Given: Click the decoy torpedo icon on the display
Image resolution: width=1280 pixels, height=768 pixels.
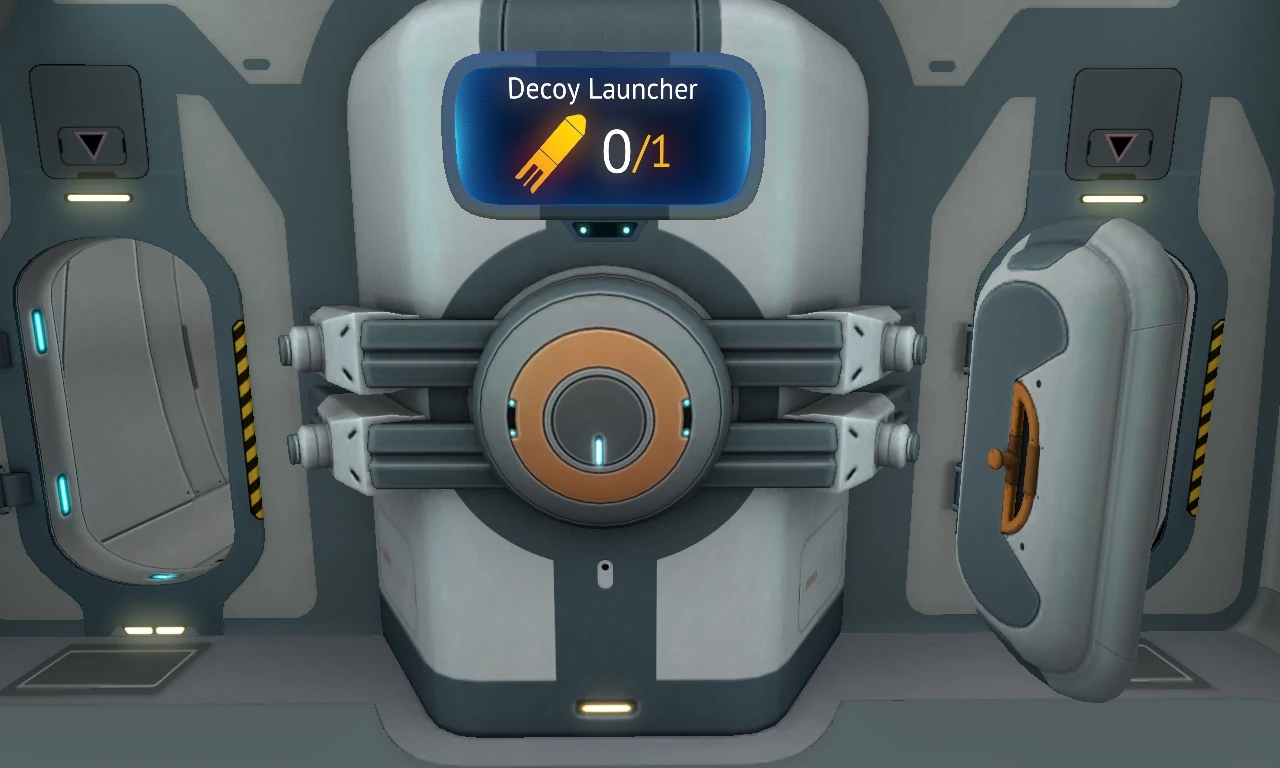Looking at the screenshot, I should [551, 150].
